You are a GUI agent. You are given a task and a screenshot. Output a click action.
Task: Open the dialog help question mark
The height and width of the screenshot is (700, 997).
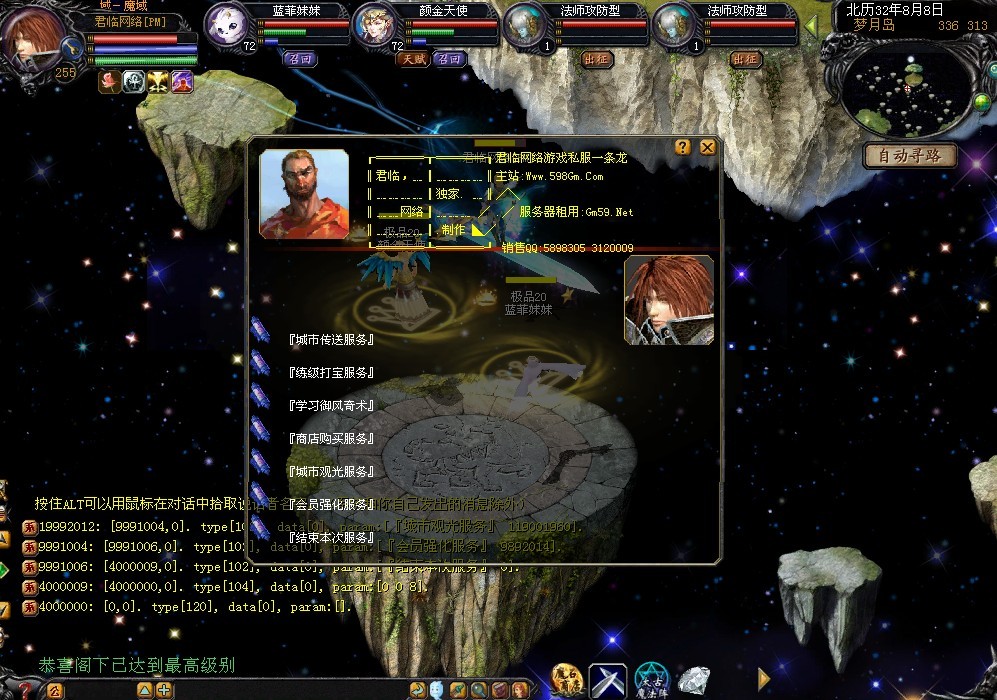click(x=683, y=147)
